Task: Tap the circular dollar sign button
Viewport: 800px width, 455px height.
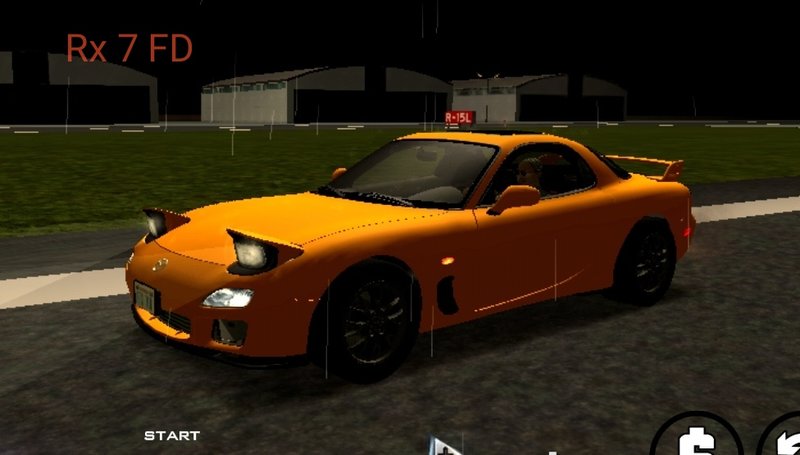Action: click(x=695, y=437)
